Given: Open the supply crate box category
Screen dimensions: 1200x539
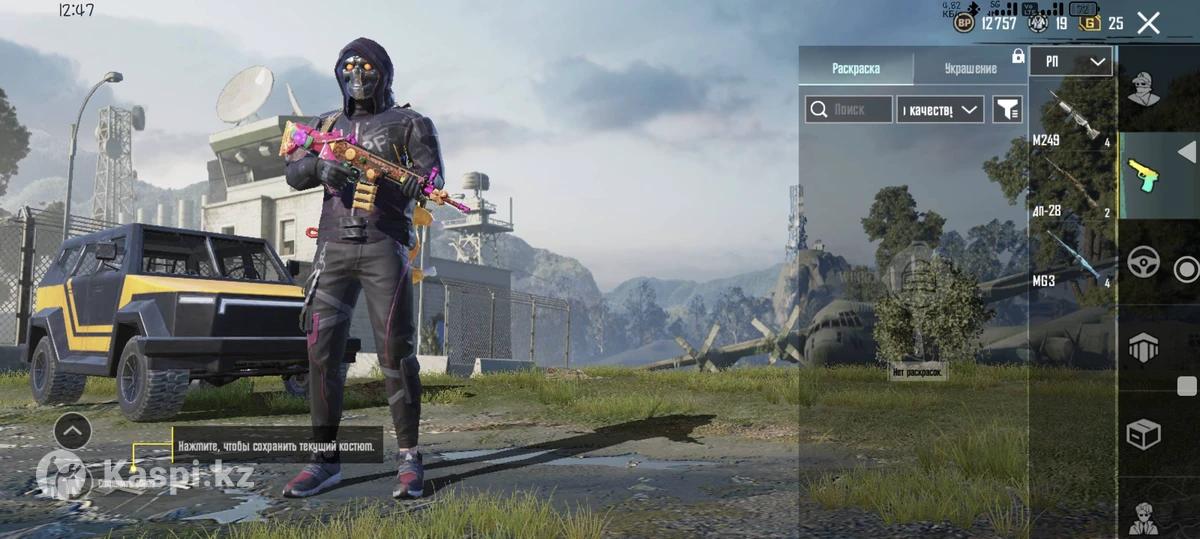Looking at the screenshot, I should click(x=1144, y=434).
